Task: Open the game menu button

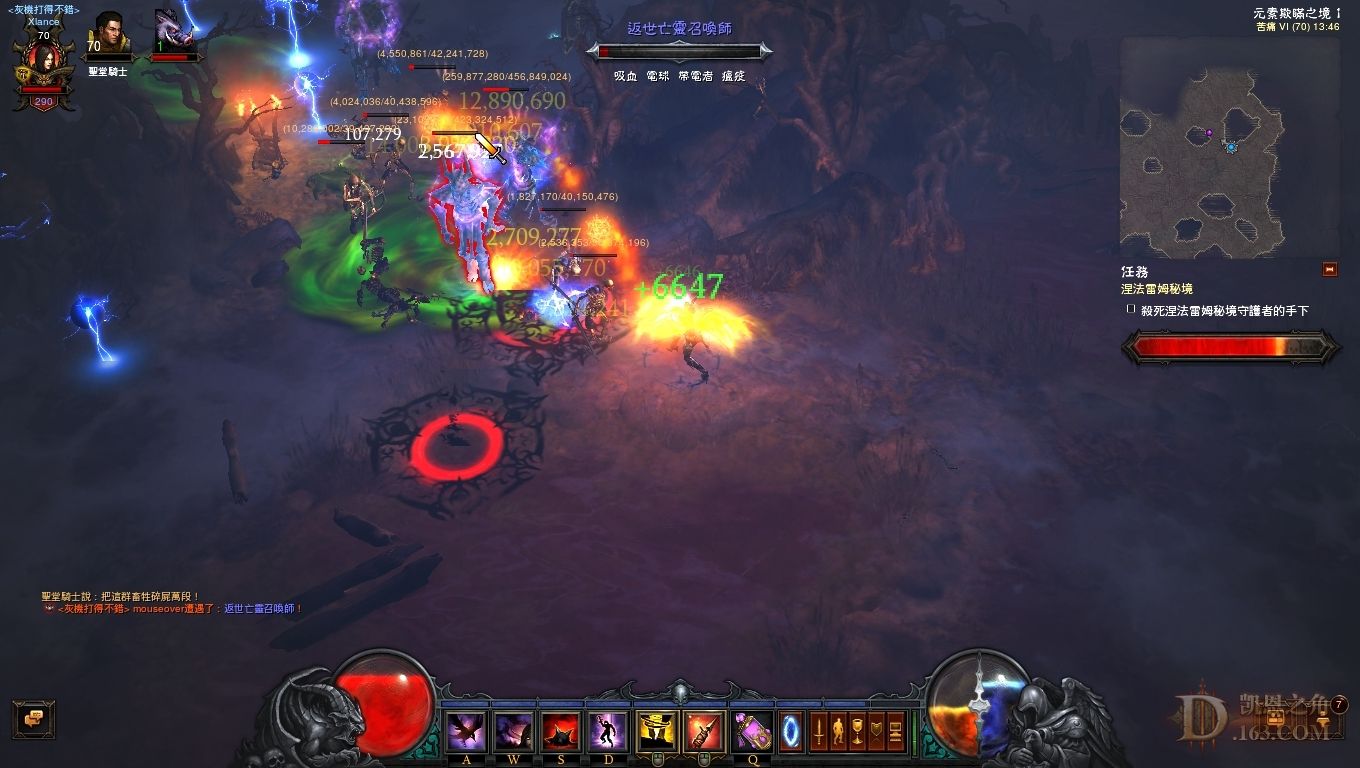Action: [895, 731]
